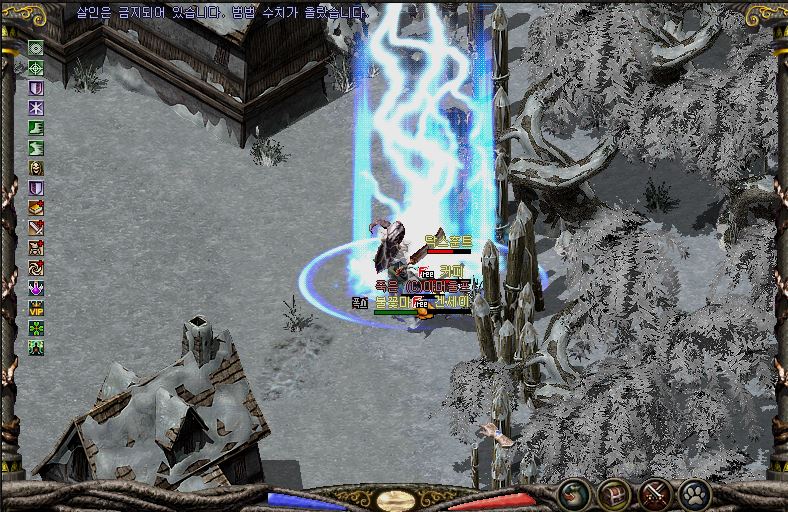788x512 pixels.
Task: Open the paw print pet button
Action: pyautogui.click(x=694, y=493)
